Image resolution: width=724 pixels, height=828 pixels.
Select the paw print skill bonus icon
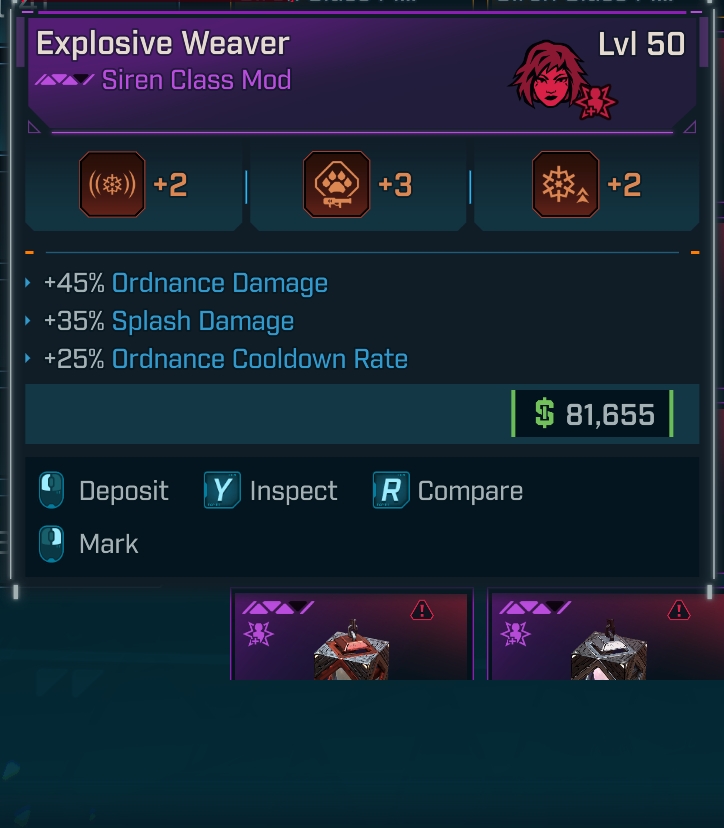pyautogui.click(x=336, y=185)
